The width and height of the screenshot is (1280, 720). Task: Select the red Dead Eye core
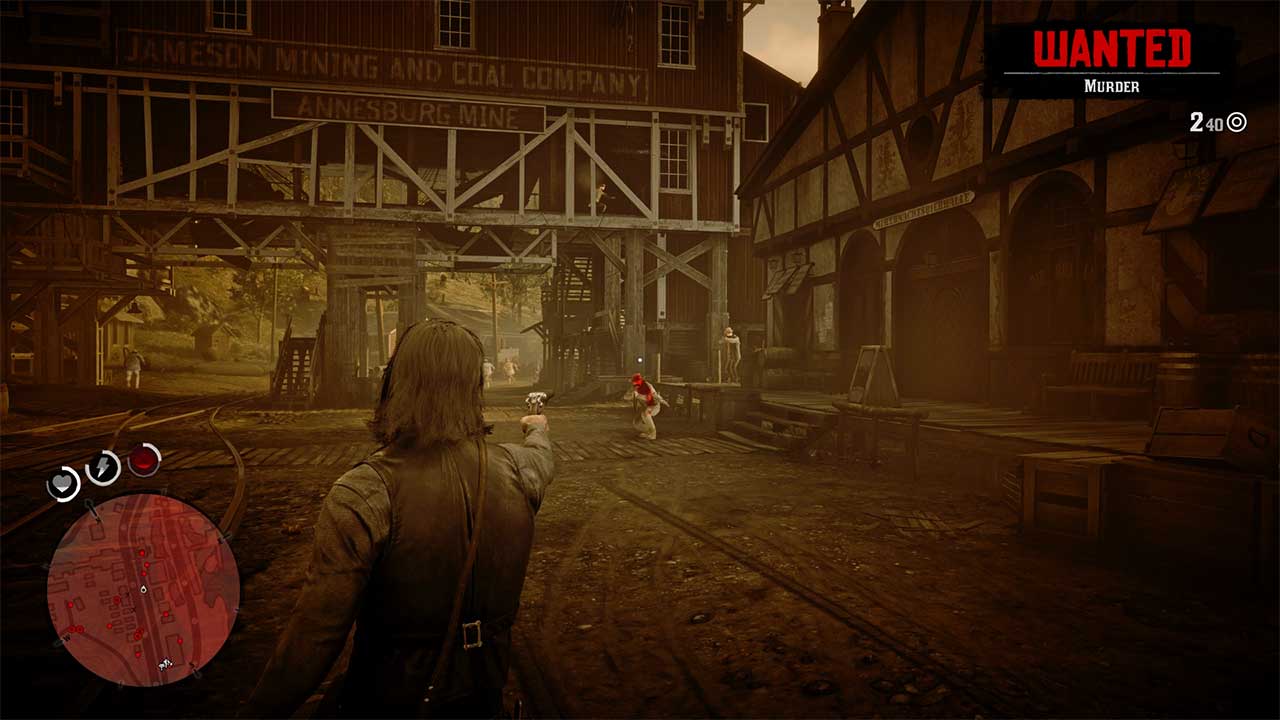click(142, 460)
